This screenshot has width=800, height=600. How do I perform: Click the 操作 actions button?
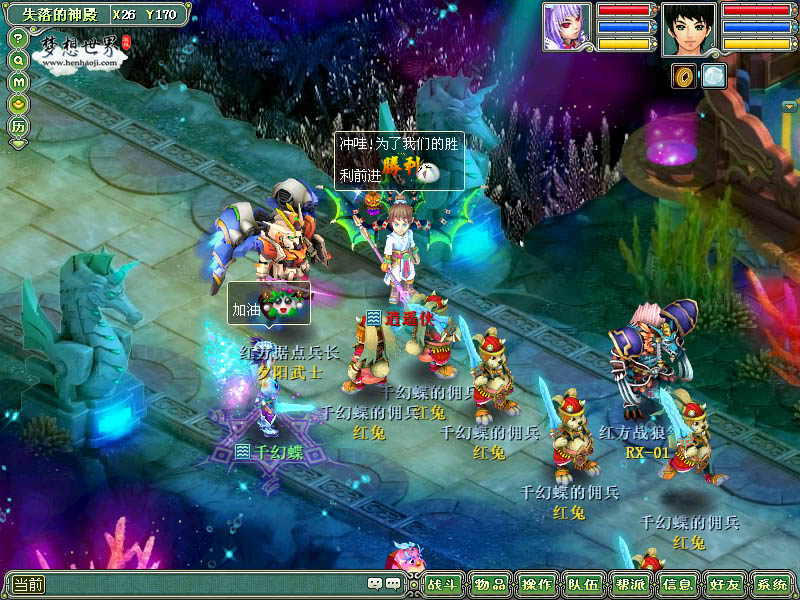point(537,585)
